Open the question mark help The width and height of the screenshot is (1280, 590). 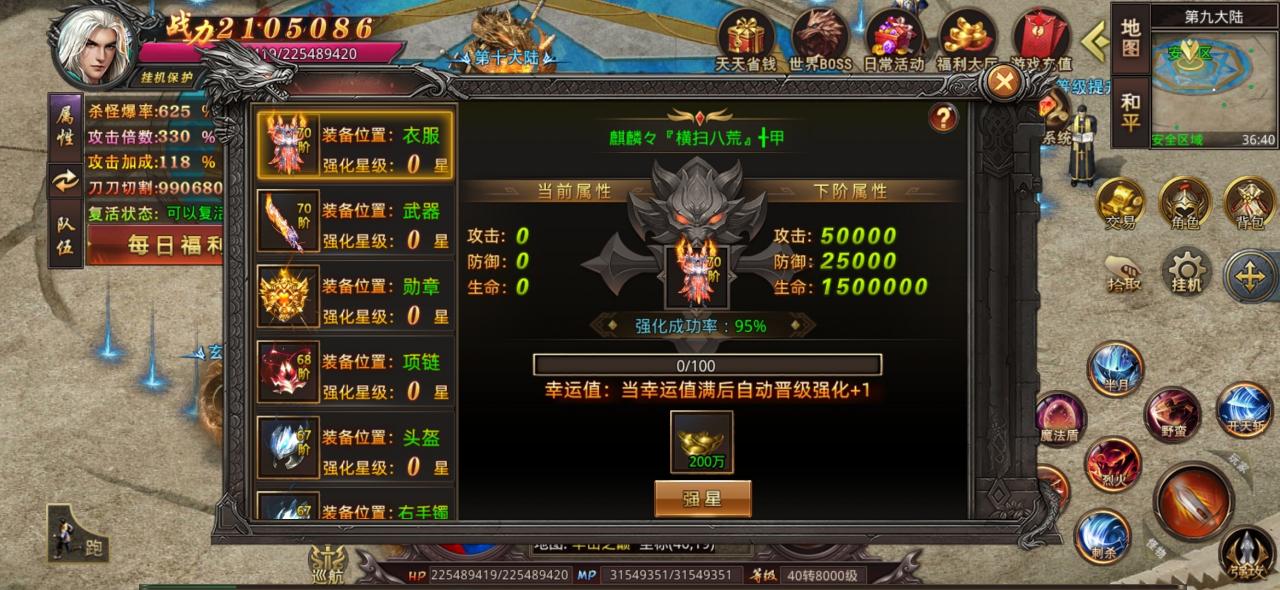coord(943,118)
